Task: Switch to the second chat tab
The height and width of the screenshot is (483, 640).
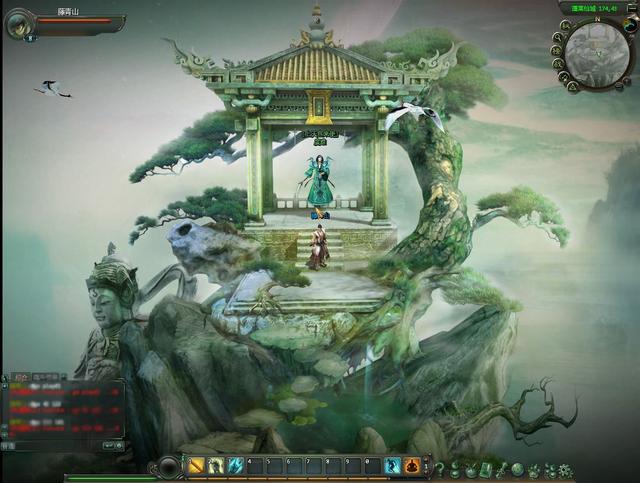Action: 47,376
